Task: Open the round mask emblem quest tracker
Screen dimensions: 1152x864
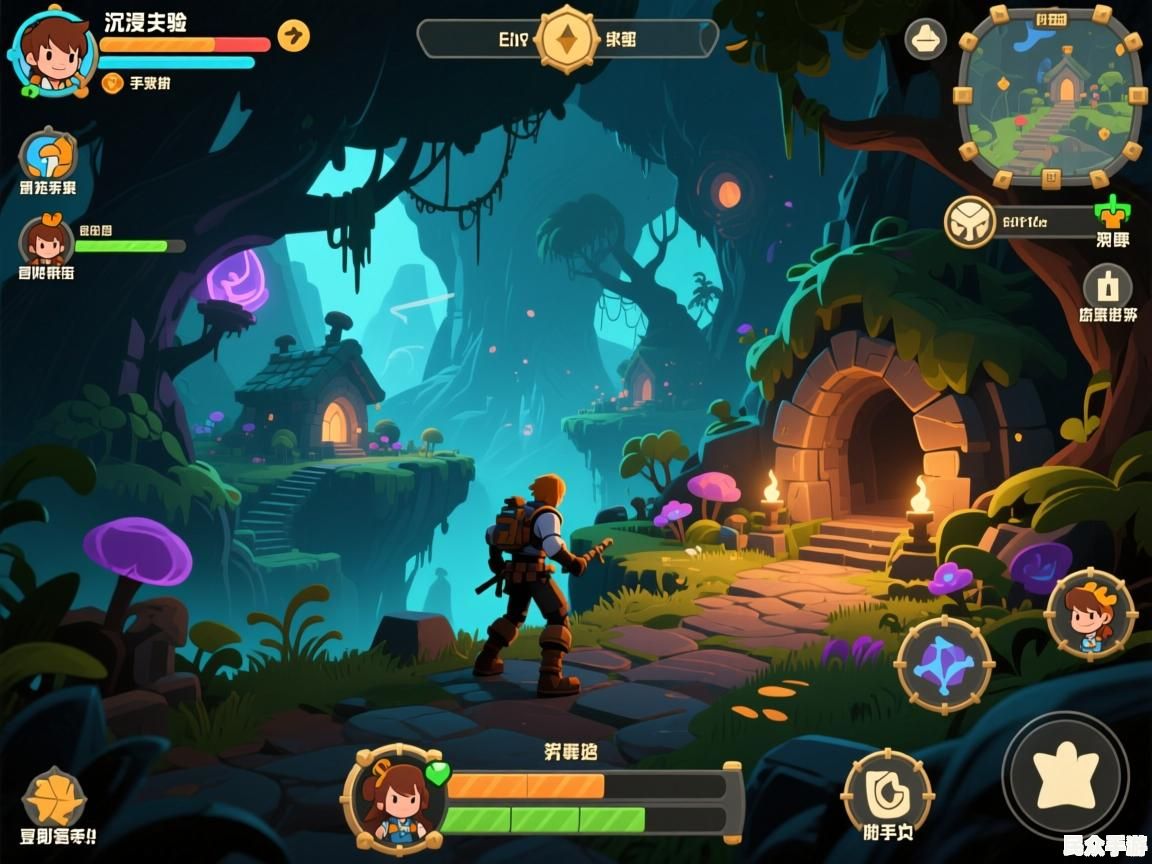Action: 969,221
